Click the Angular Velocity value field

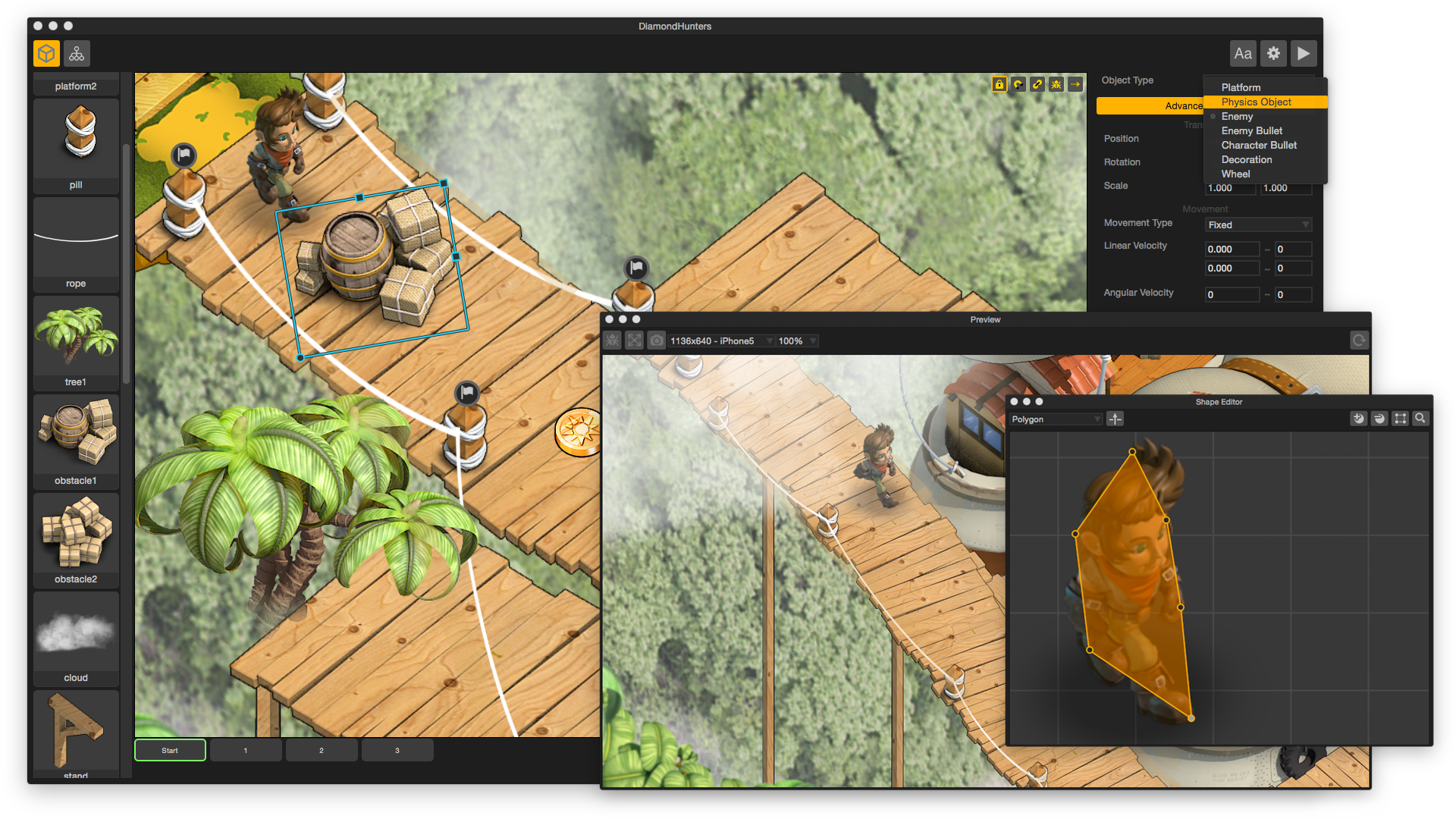[x=1232, y=295]
